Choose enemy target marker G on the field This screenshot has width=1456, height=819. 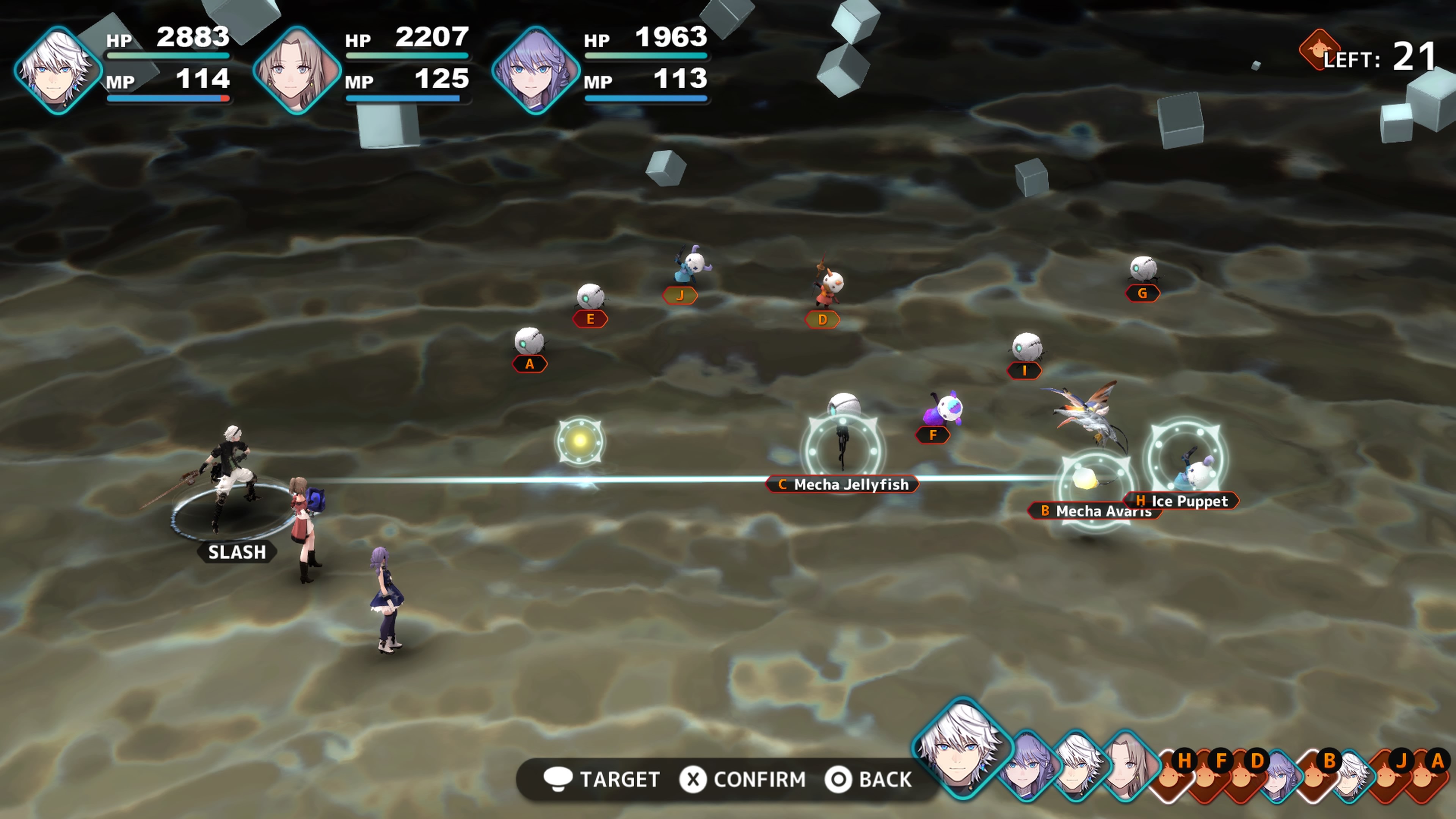pos(1142,293)
